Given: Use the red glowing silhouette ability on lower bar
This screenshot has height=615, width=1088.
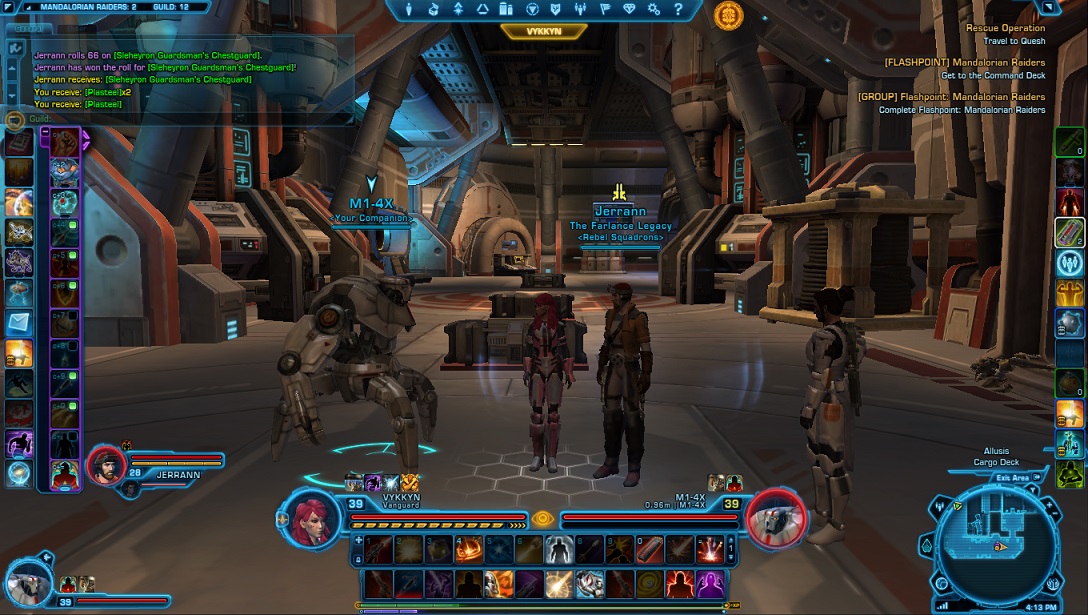Looking at the screenshot, I should point(679,584).
